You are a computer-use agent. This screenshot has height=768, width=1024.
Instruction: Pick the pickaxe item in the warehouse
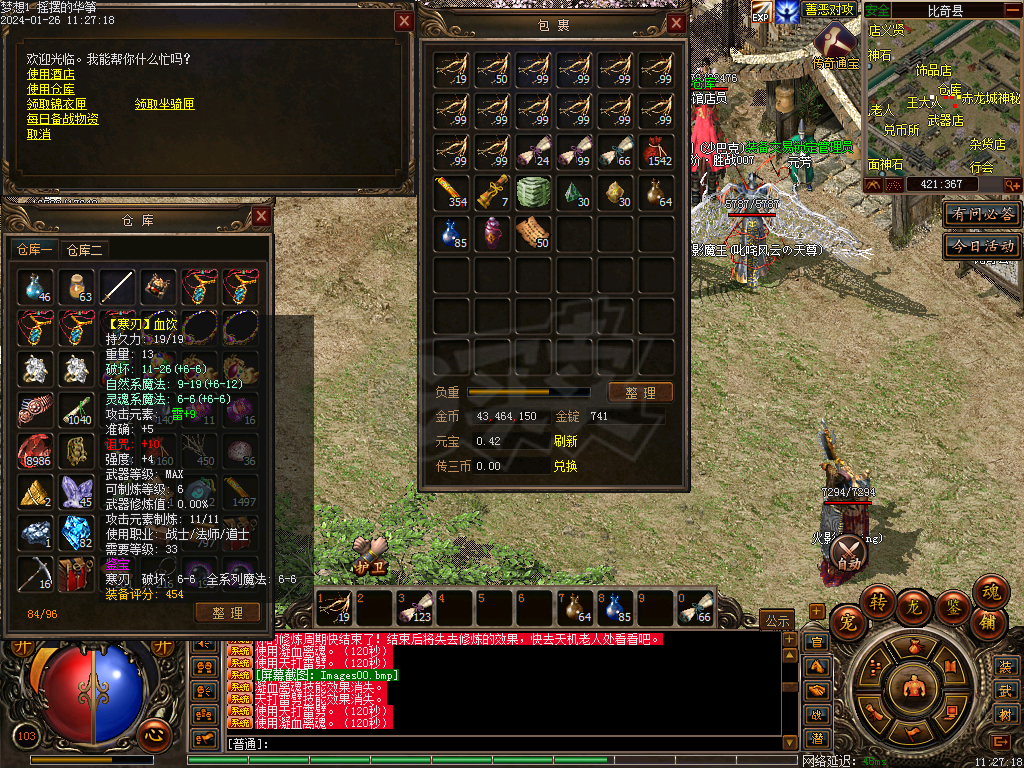pos(35,574)
